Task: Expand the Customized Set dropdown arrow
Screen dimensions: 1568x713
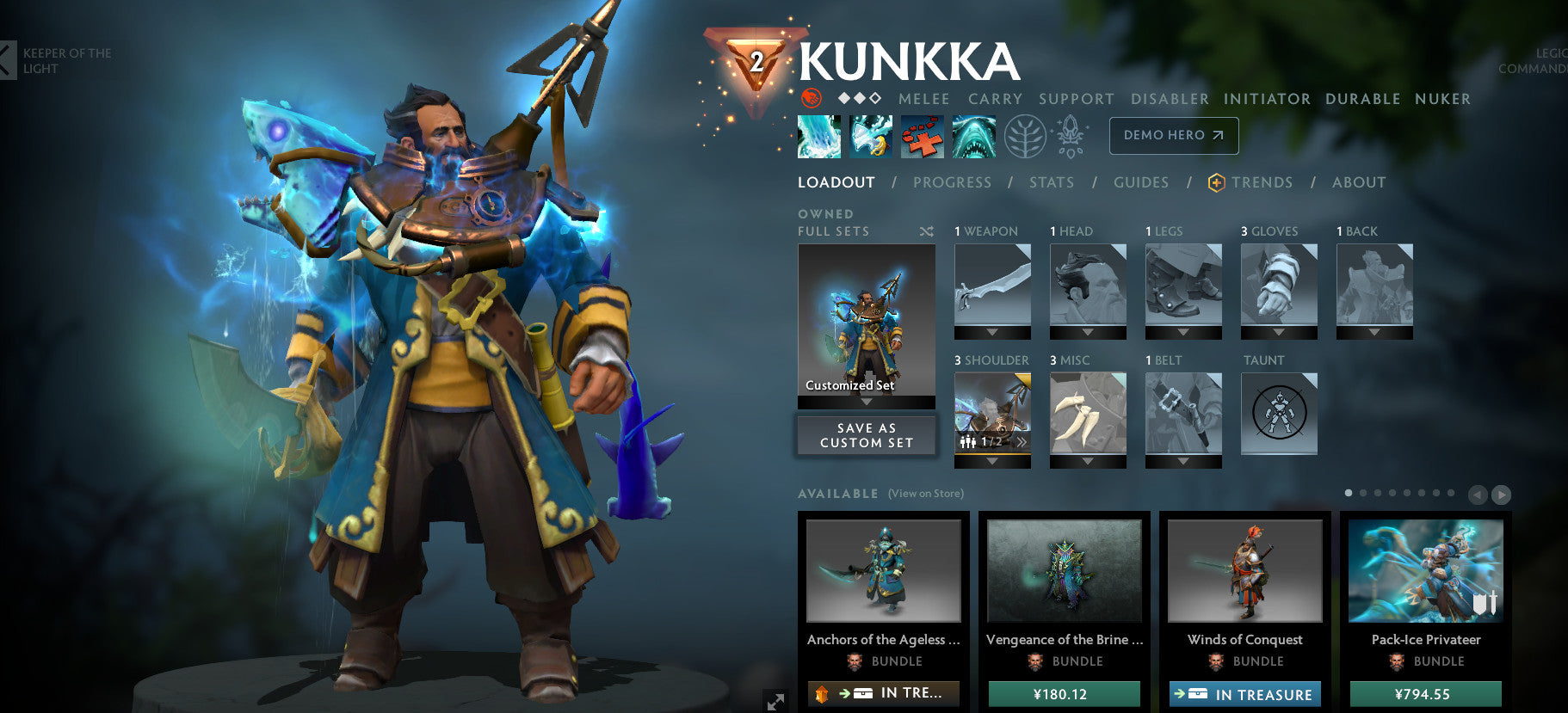Action: (866, 401)
